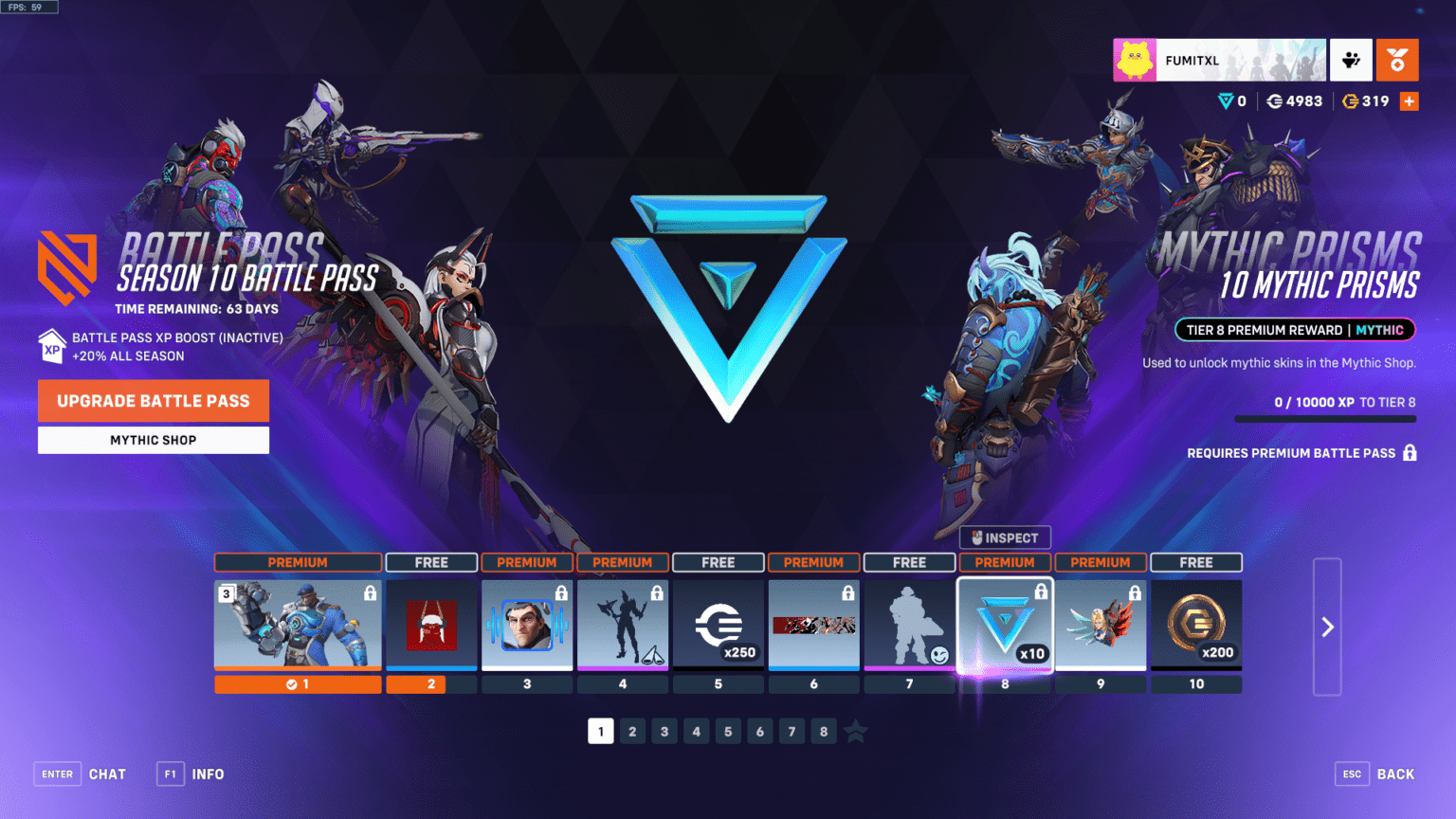Open challenges via the orange medal icon
The height and width of the screenshot is (819, 1456).
[x=1398, y=60]
